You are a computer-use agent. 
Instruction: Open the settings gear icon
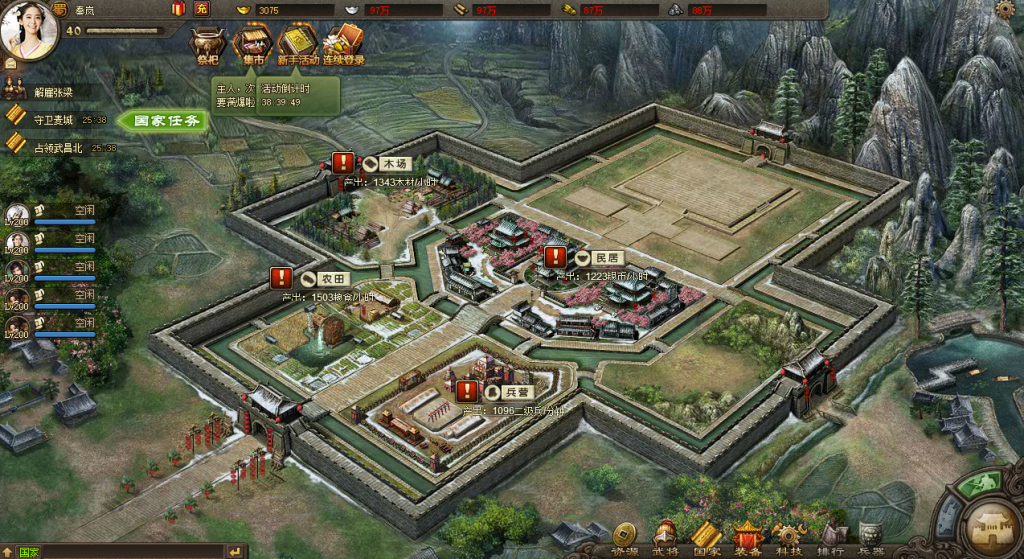point(1004,10)
